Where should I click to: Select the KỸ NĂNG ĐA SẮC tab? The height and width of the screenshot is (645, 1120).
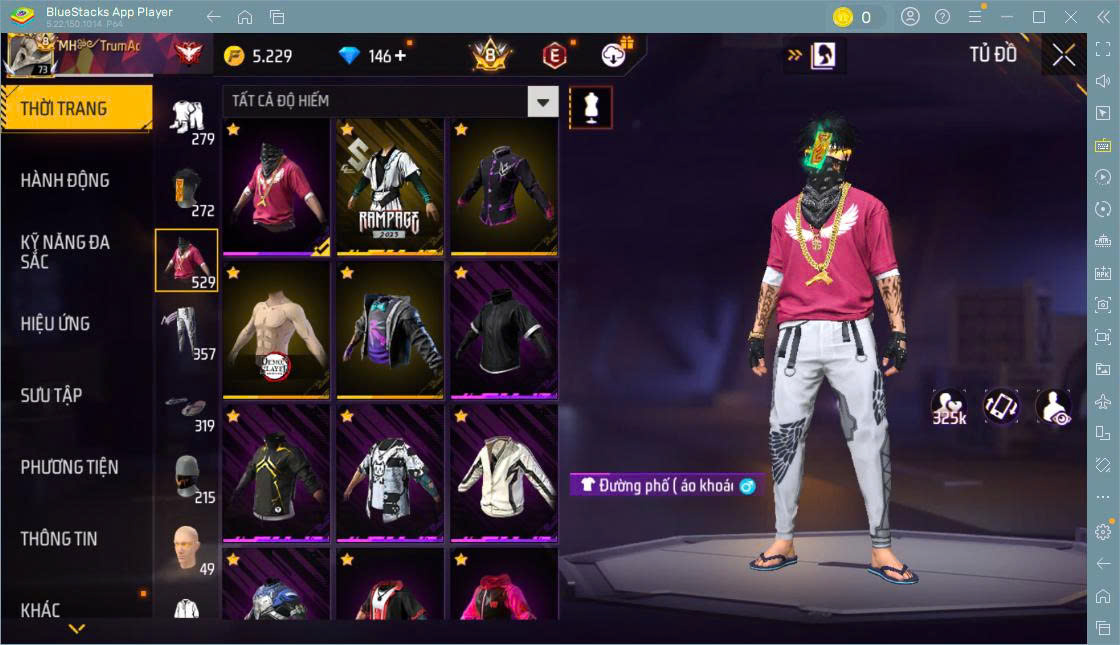[66, 251]
